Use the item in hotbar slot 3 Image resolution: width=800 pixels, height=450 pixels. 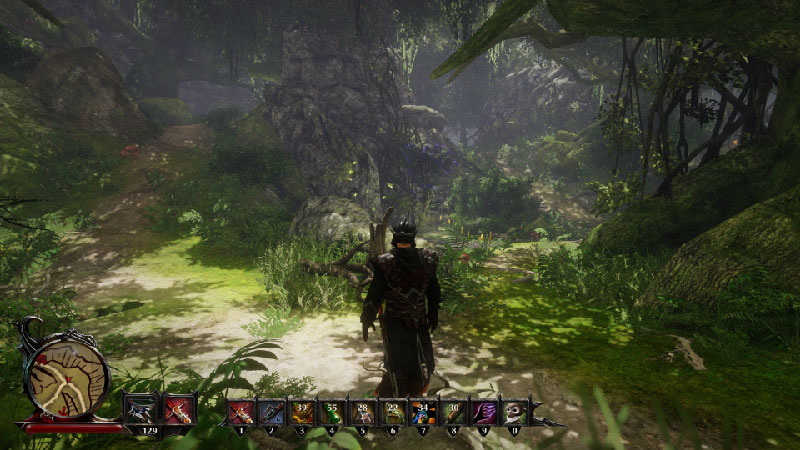[302, 412]
